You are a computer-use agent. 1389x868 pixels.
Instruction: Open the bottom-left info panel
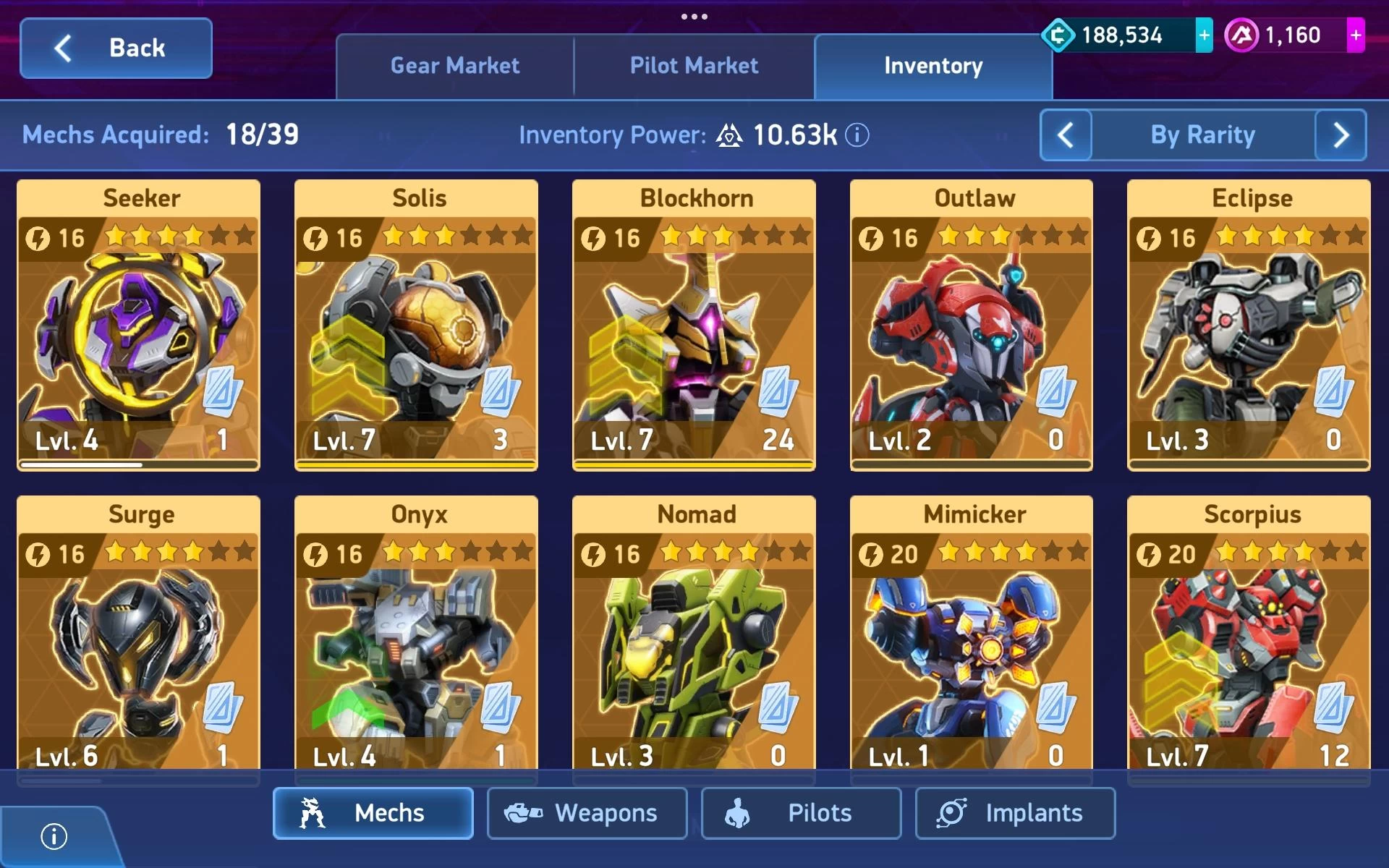click(x=54, y=837)
